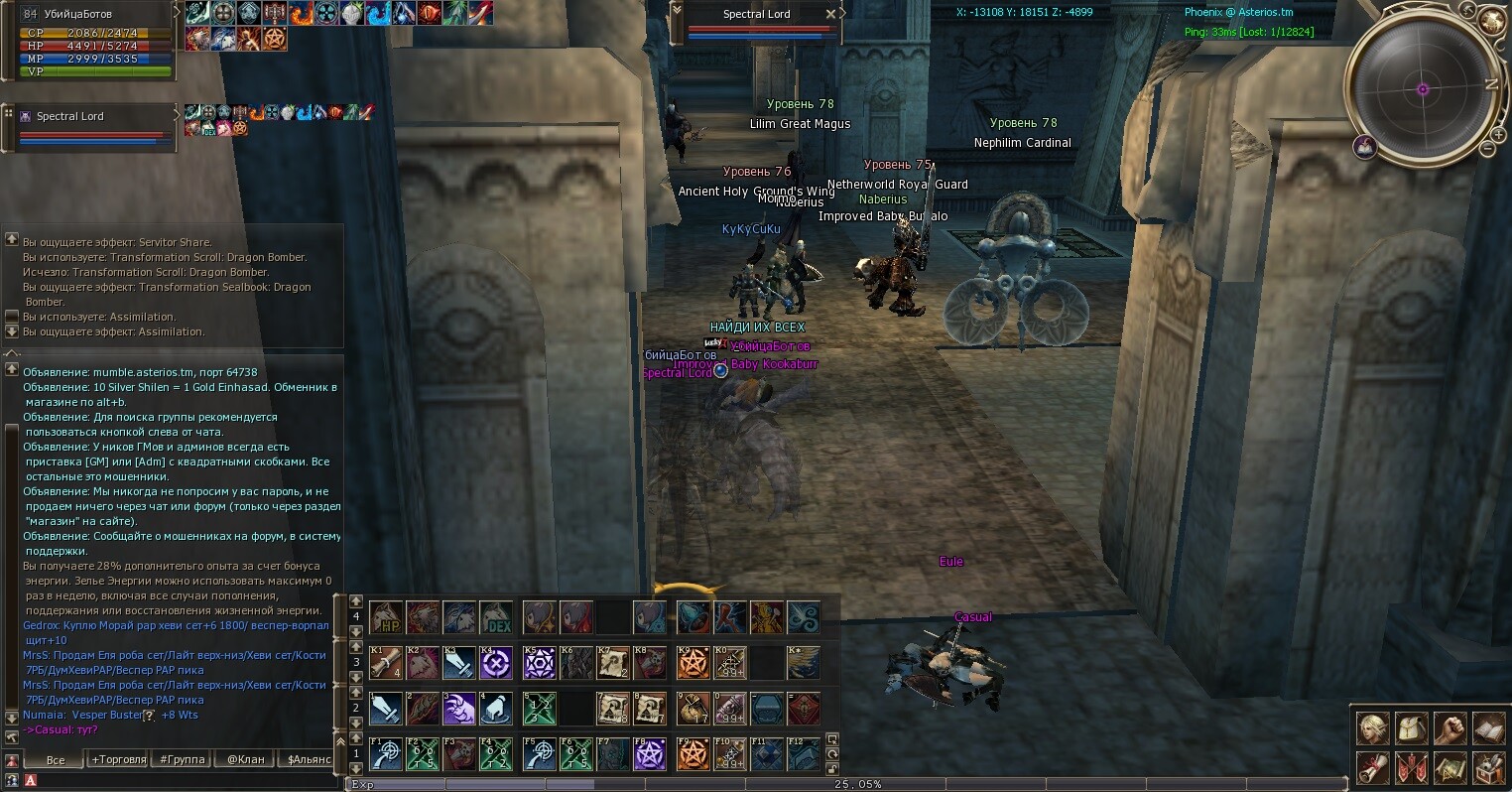Select the Все chat tab

coord(56,759)
